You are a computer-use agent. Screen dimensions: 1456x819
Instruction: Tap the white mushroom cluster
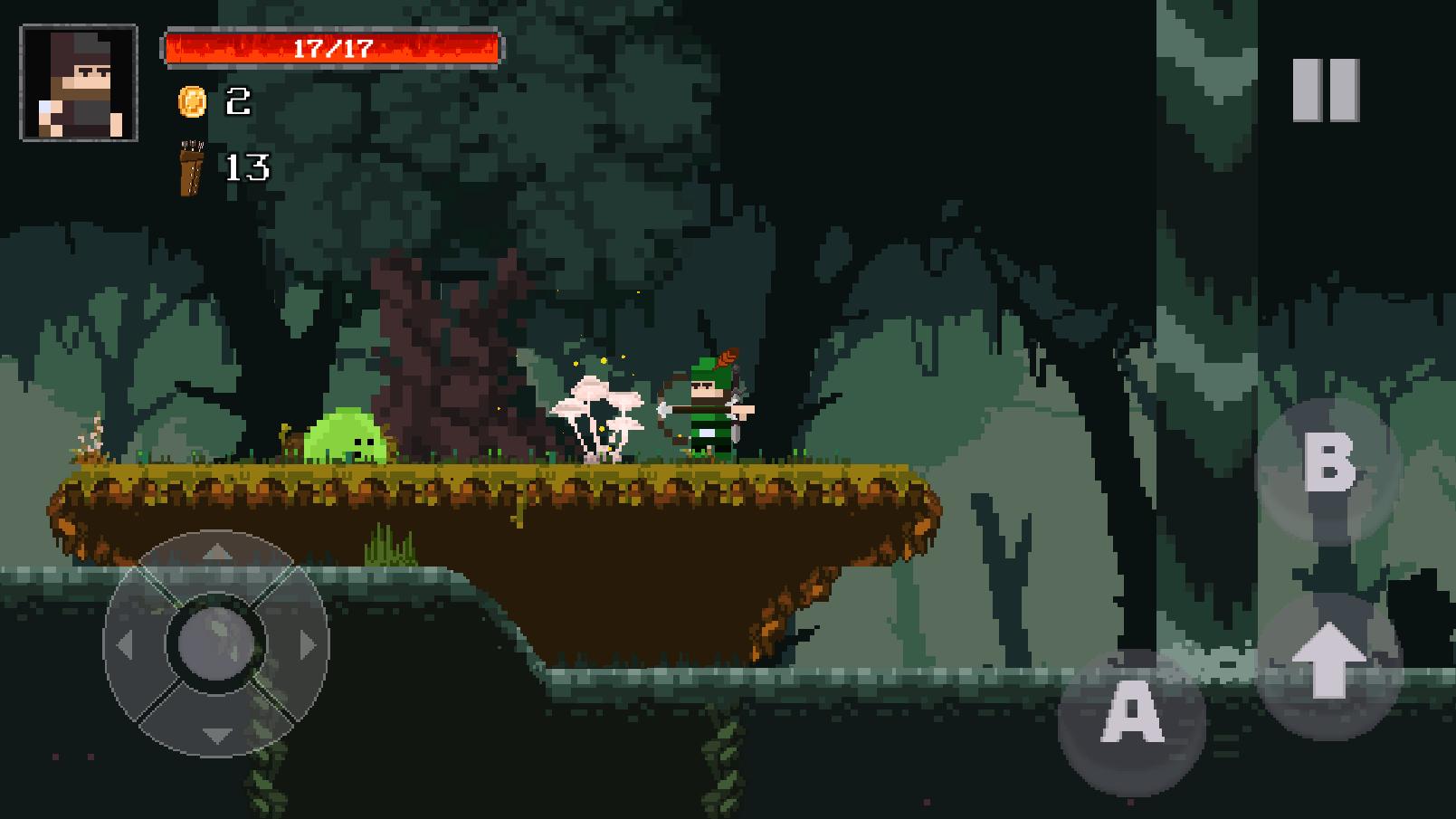click(x=599, y=412)
